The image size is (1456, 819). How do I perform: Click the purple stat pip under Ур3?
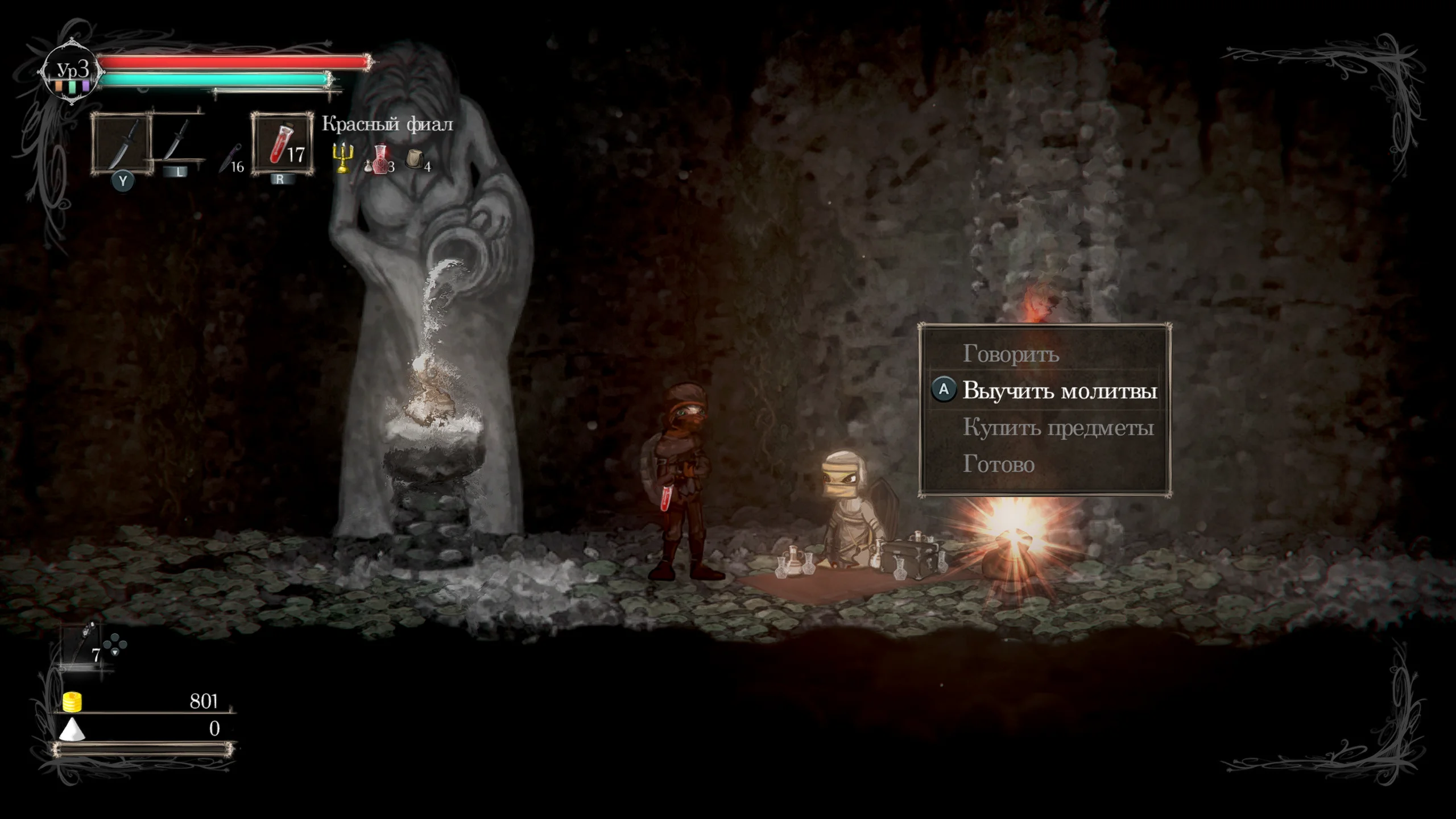point(85,86)
